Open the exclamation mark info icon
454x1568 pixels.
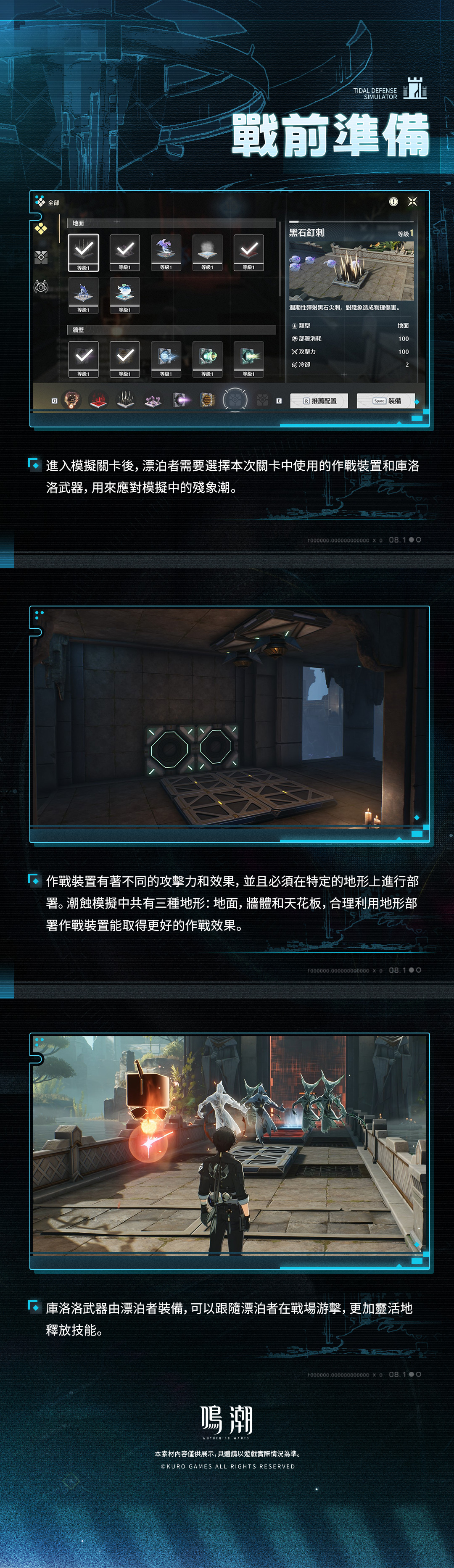pyautogui.click(x=394, y=201)
